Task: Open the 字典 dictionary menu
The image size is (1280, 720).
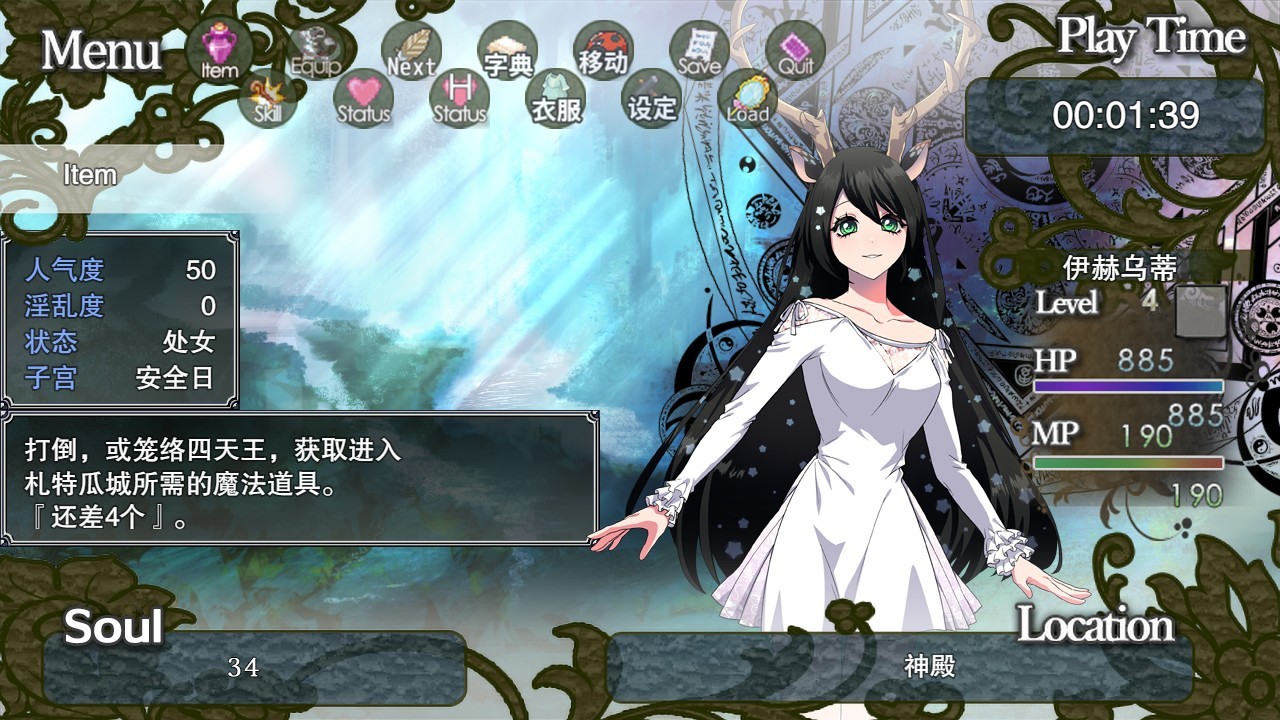Action: (508, 50)
